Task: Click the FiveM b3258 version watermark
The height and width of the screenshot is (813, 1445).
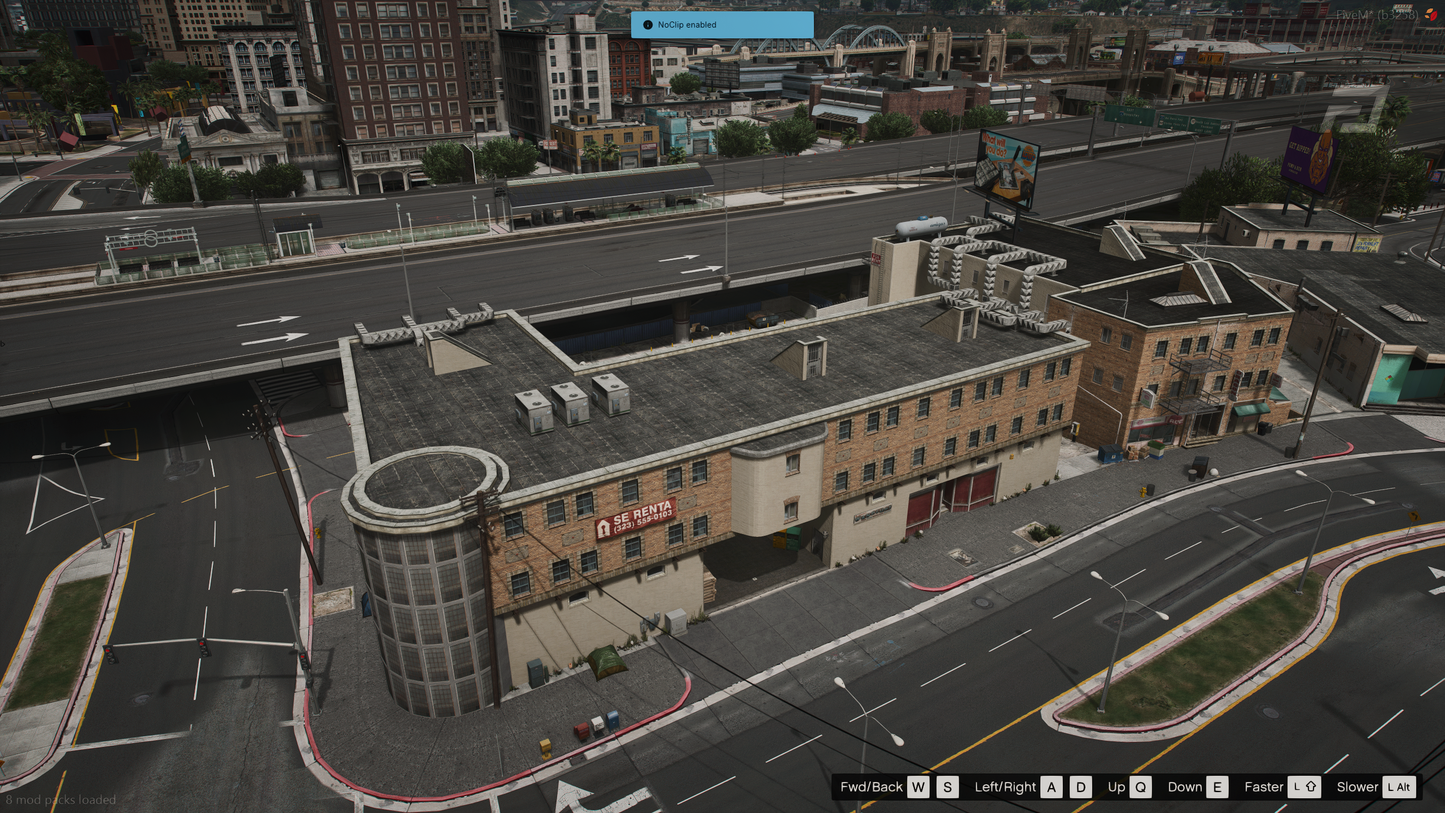Action: [x=1378, y=14]
